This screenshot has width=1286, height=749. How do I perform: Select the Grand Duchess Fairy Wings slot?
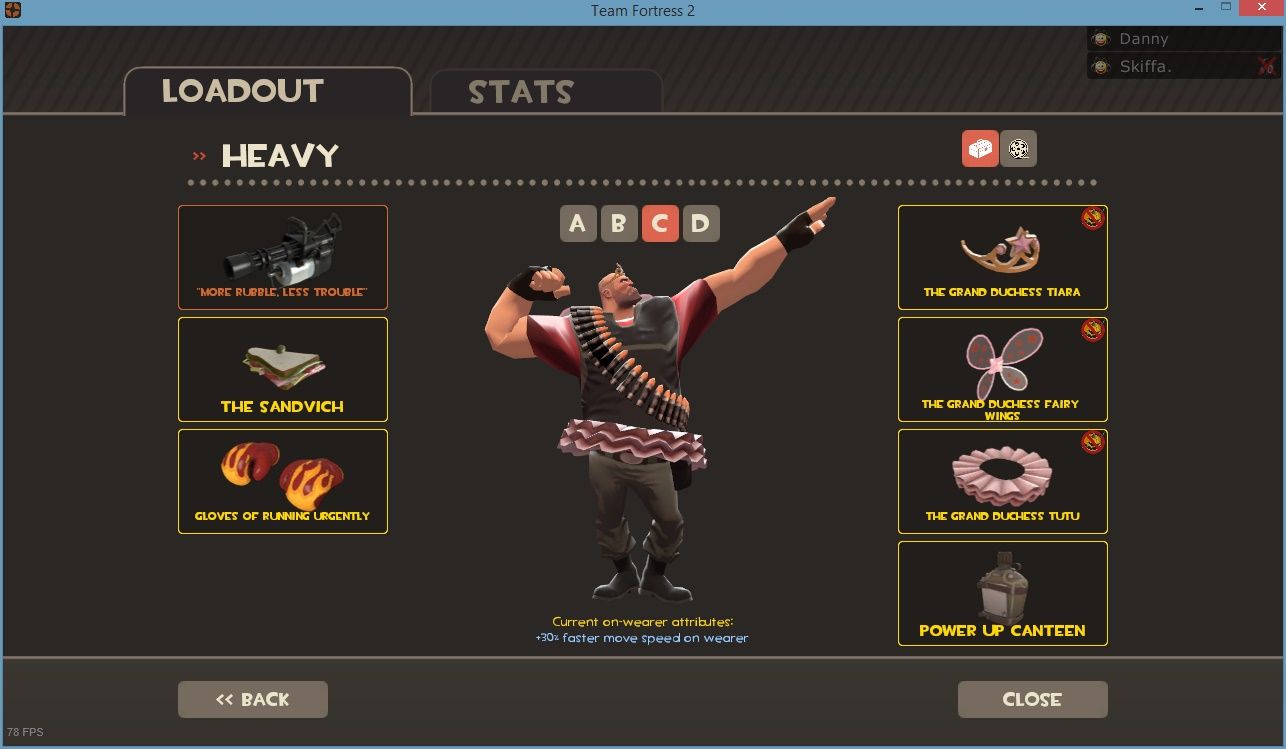(x=1002, y=369)
